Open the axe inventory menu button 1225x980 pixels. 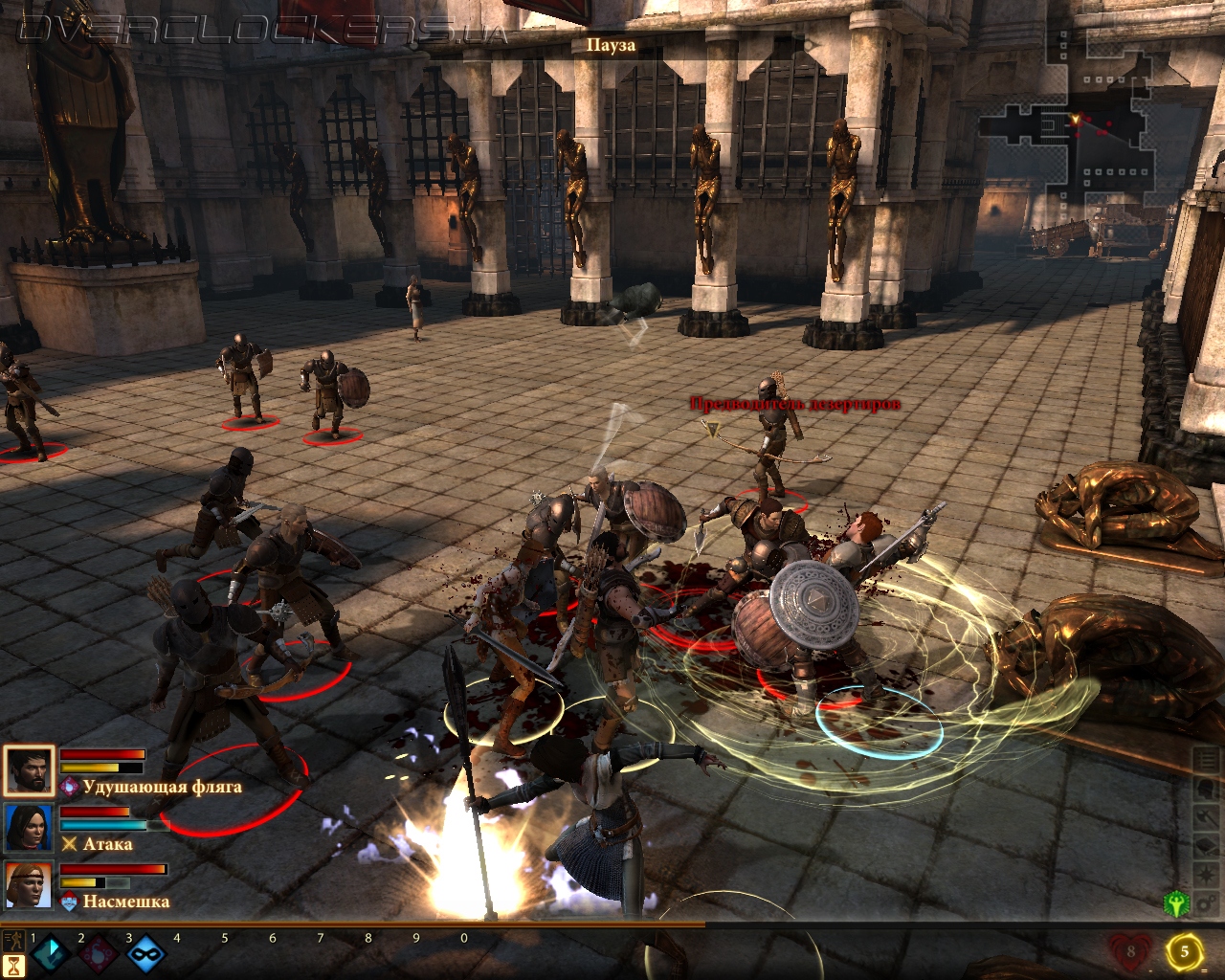click(1207, 818)
